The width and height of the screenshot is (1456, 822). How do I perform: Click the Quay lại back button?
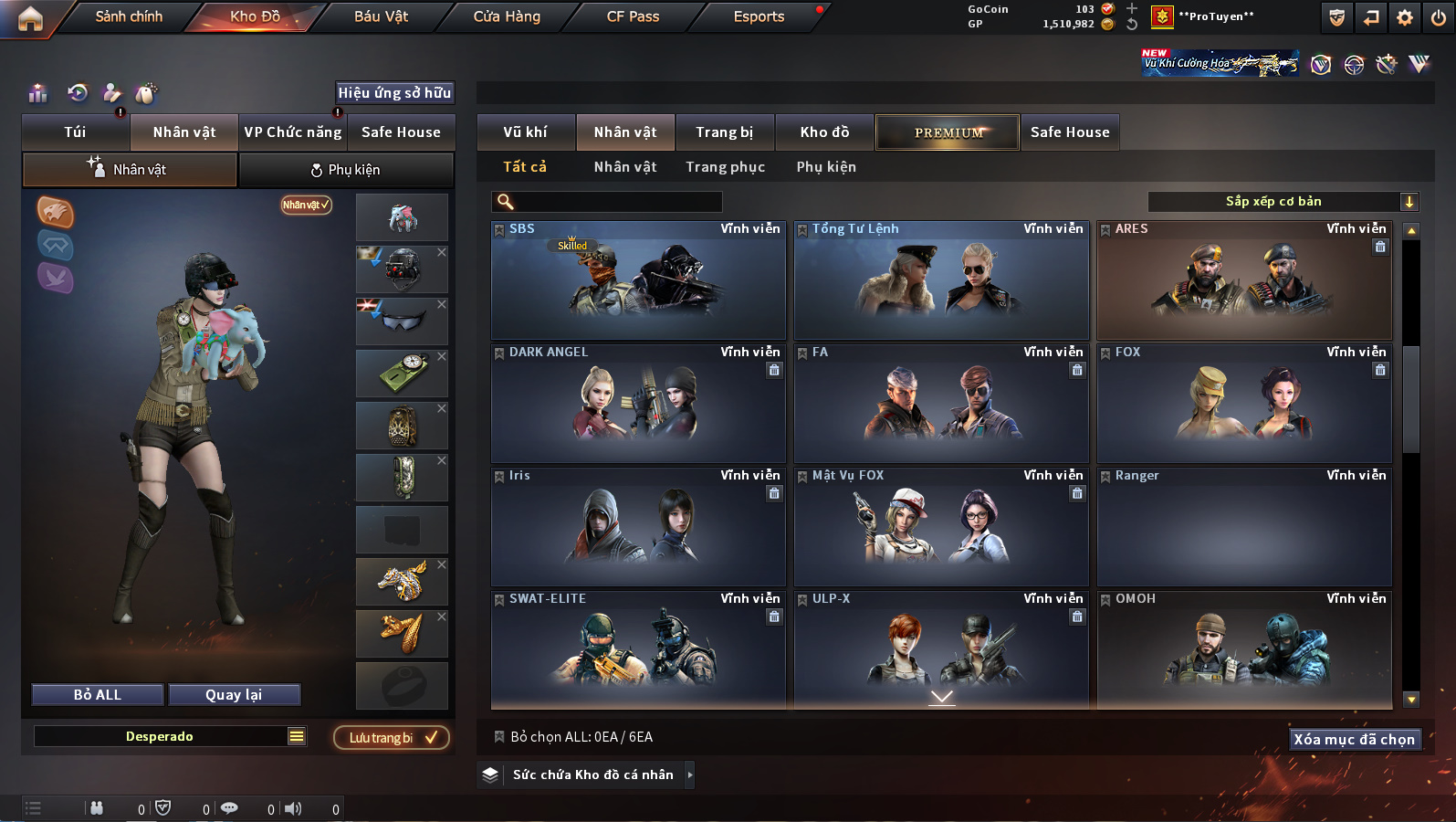point(234,695)
